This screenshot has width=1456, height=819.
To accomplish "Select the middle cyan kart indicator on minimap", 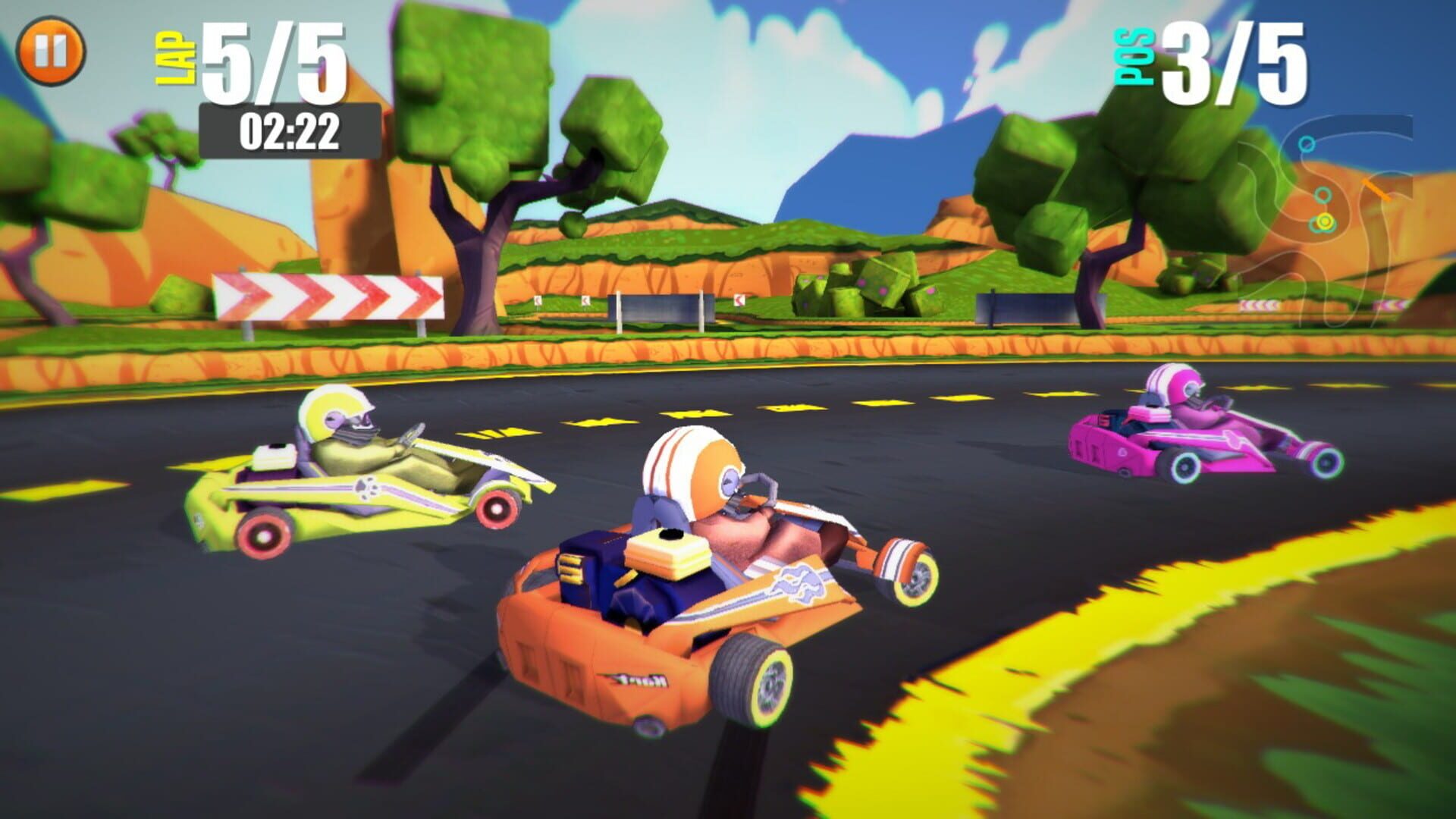I will click(x=1323, y=194).
